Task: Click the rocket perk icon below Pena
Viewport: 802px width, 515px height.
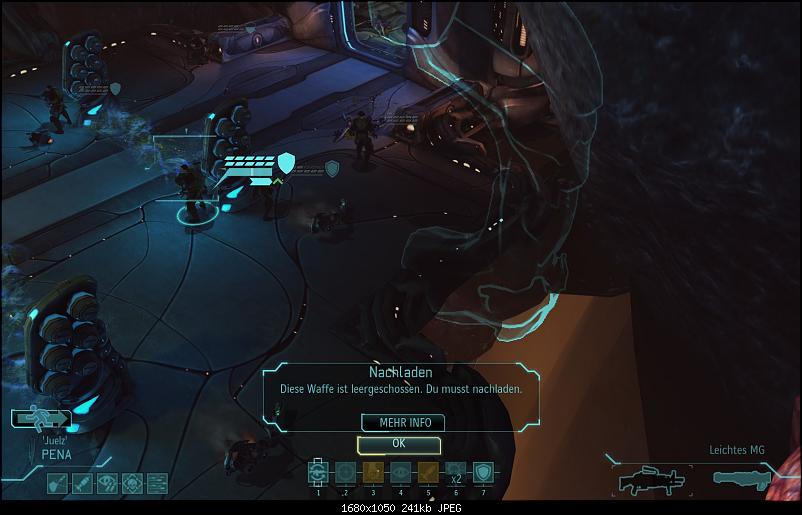Action: coord(57,483)
